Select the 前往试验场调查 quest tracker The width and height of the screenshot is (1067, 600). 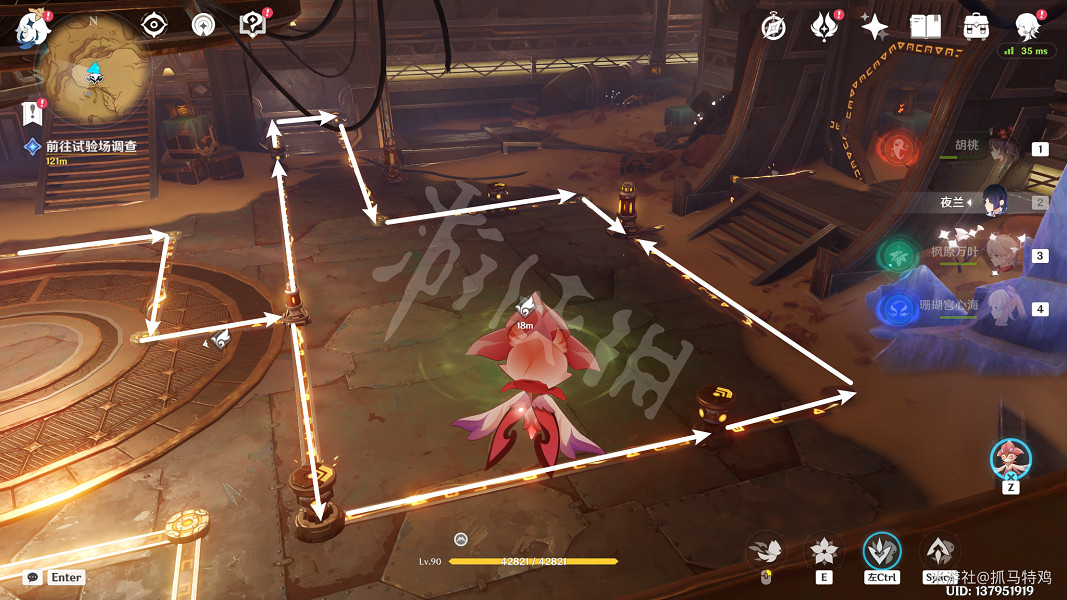90,146
